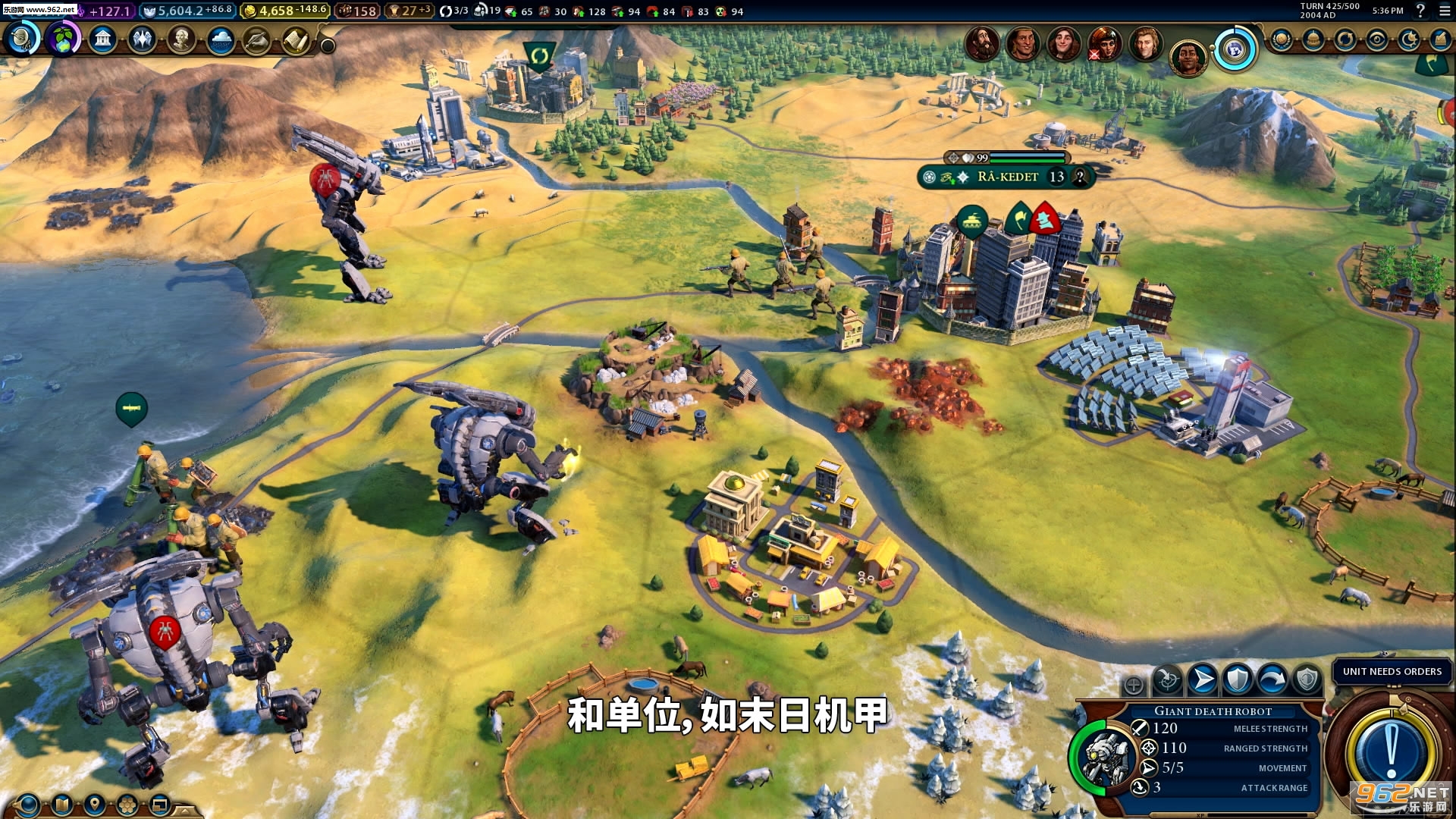View the government screen with columned building icon

pos(103,39)
